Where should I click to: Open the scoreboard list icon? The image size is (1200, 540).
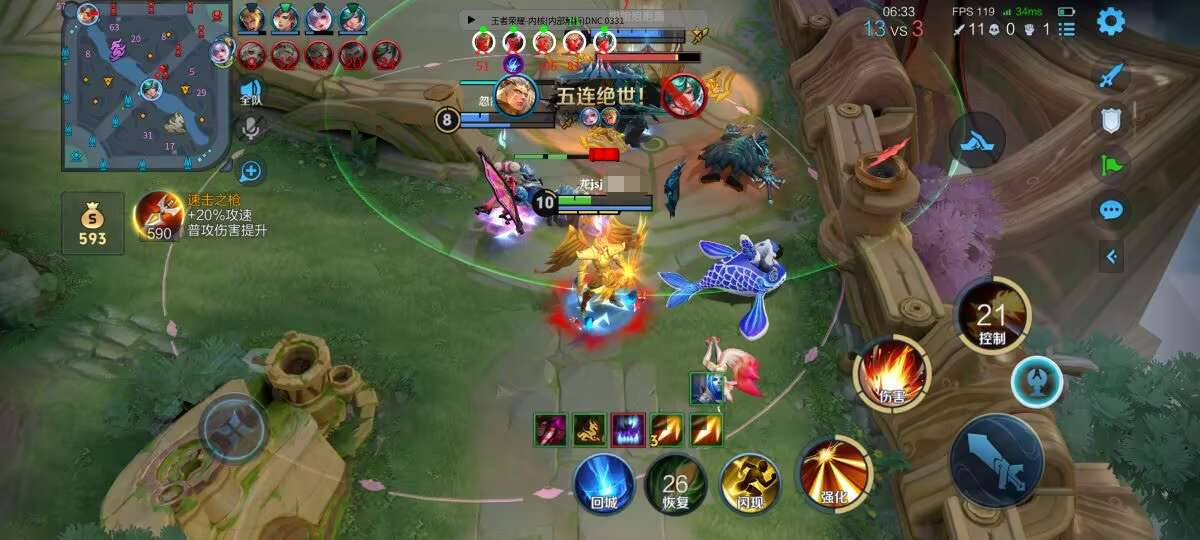coord(1067,29)
